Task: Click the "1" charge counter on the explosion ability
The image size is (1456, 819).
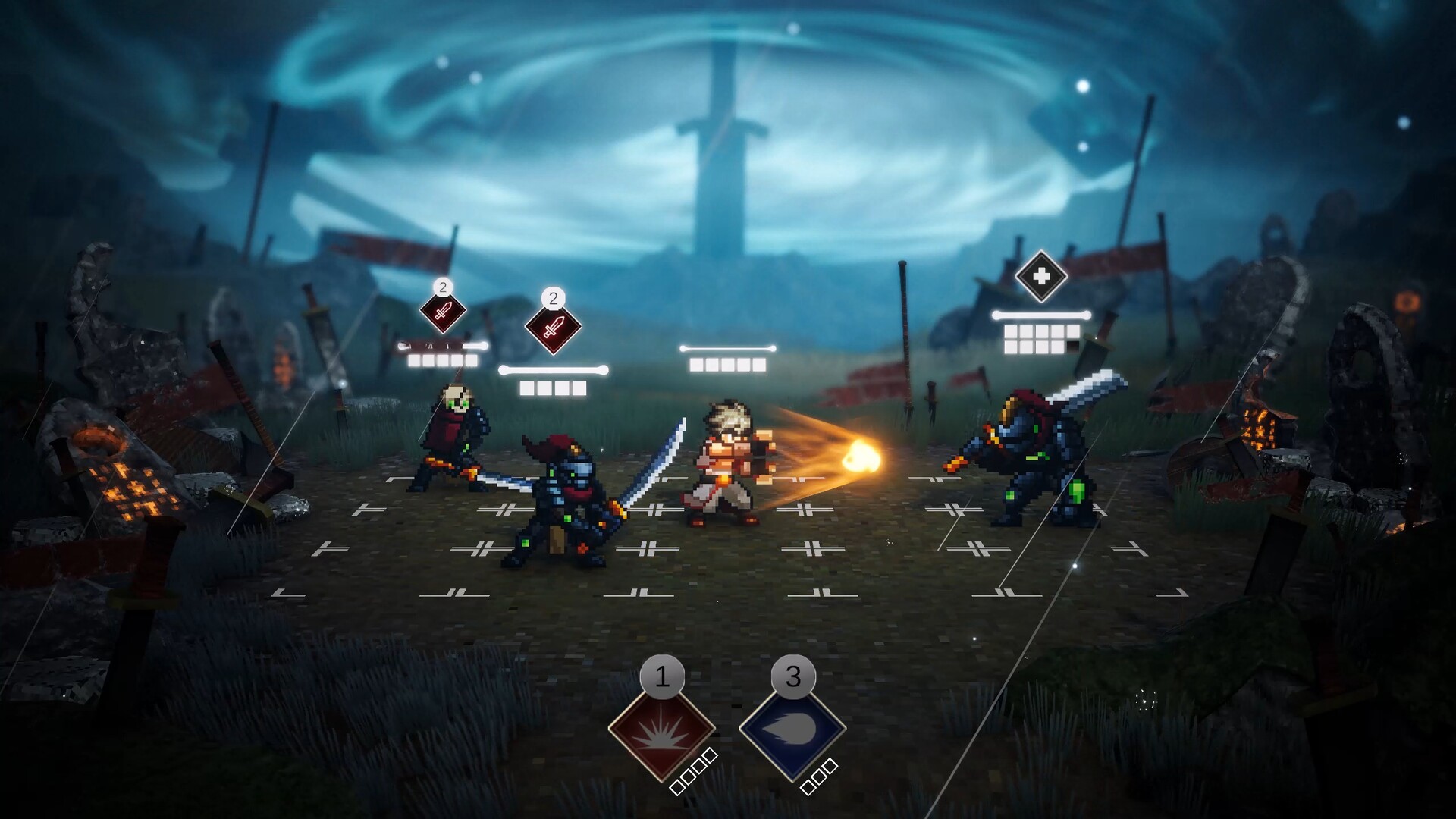Action: [663, 676]
